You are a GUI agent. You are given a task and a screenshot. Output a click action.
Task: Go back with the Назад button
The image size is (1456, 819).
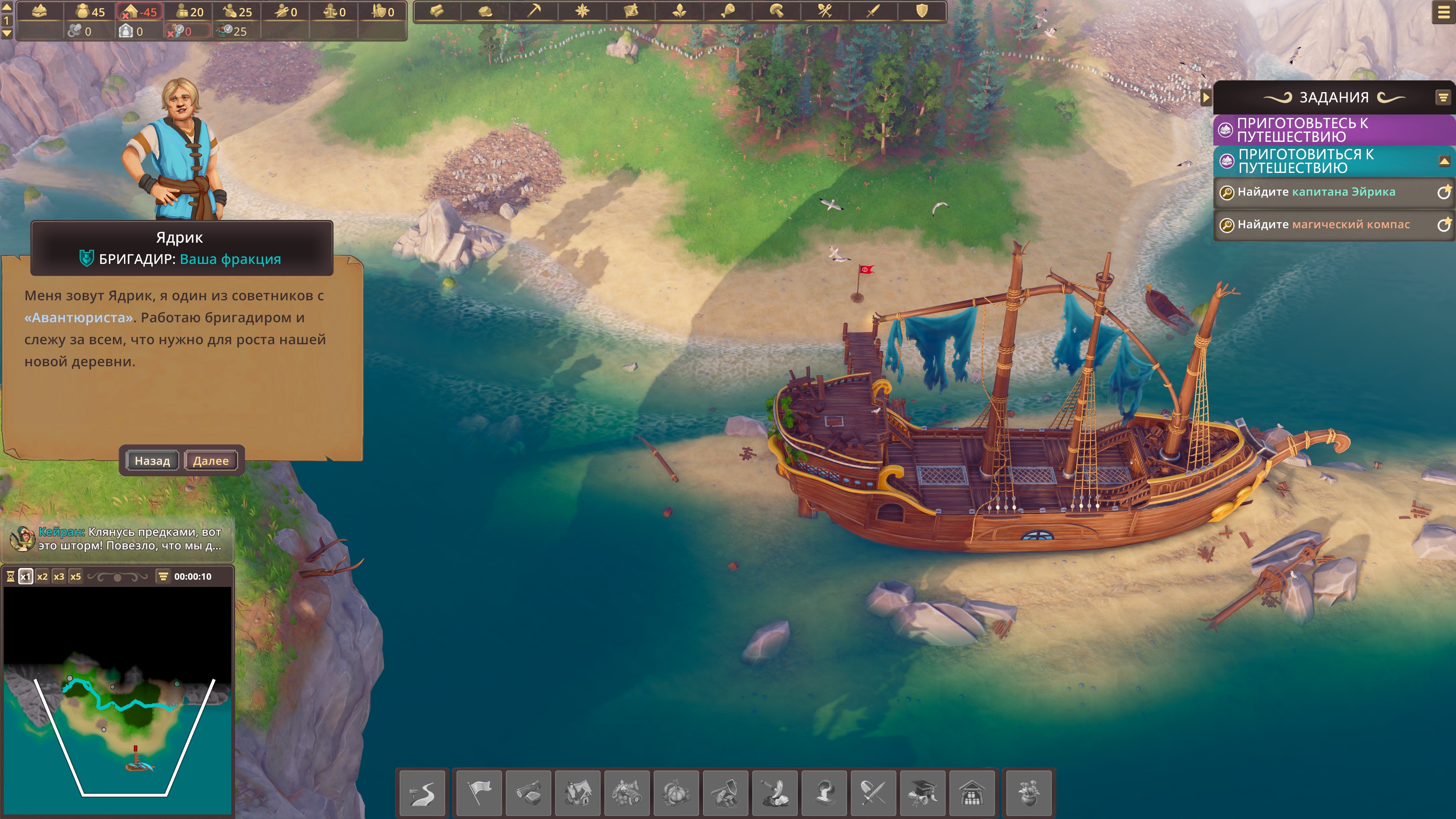(152, 461)
